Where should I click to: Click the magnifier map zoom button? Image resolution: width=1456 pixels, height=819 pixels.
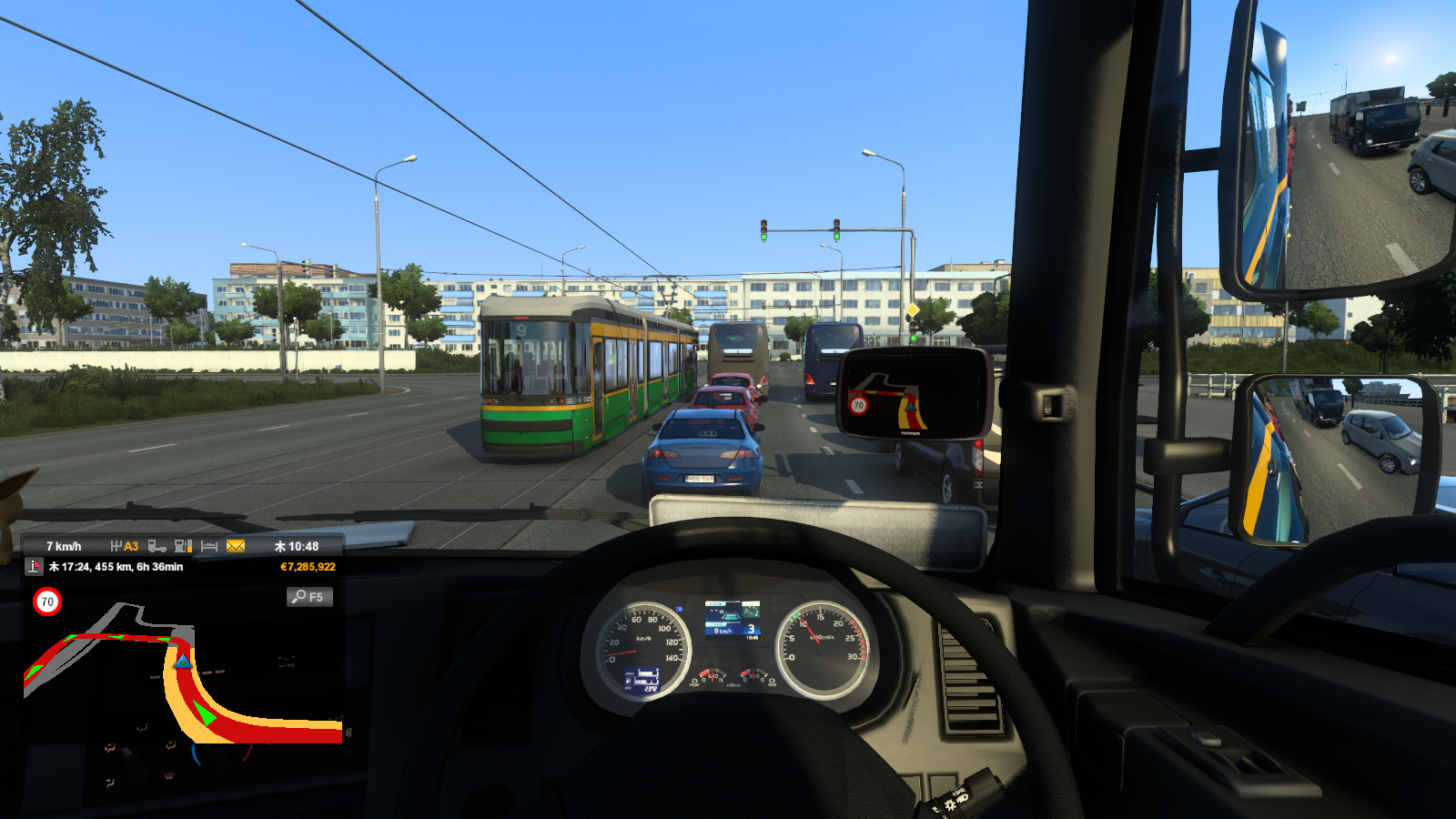pyautogui.click(x=308, y=597)
